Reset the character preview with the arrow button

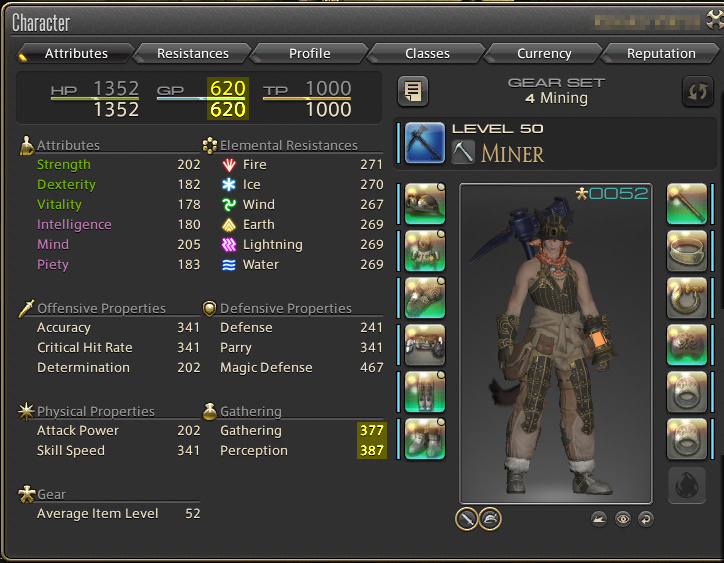click(645, 519)
